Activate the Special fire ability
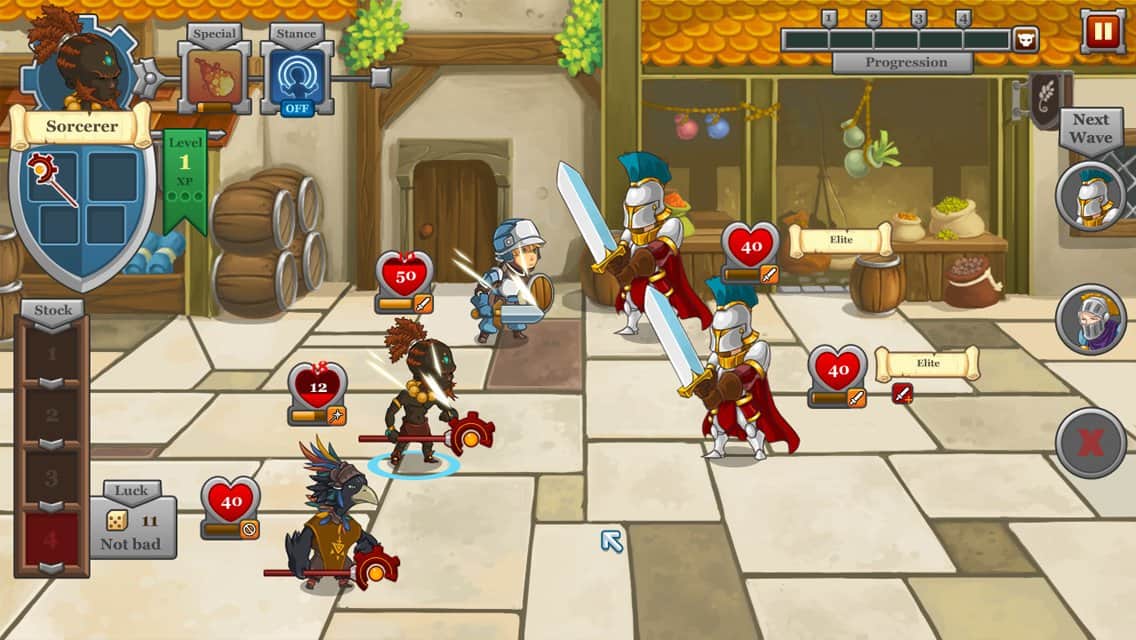This screenshot has height=640, width=1136. pos(214,77)
